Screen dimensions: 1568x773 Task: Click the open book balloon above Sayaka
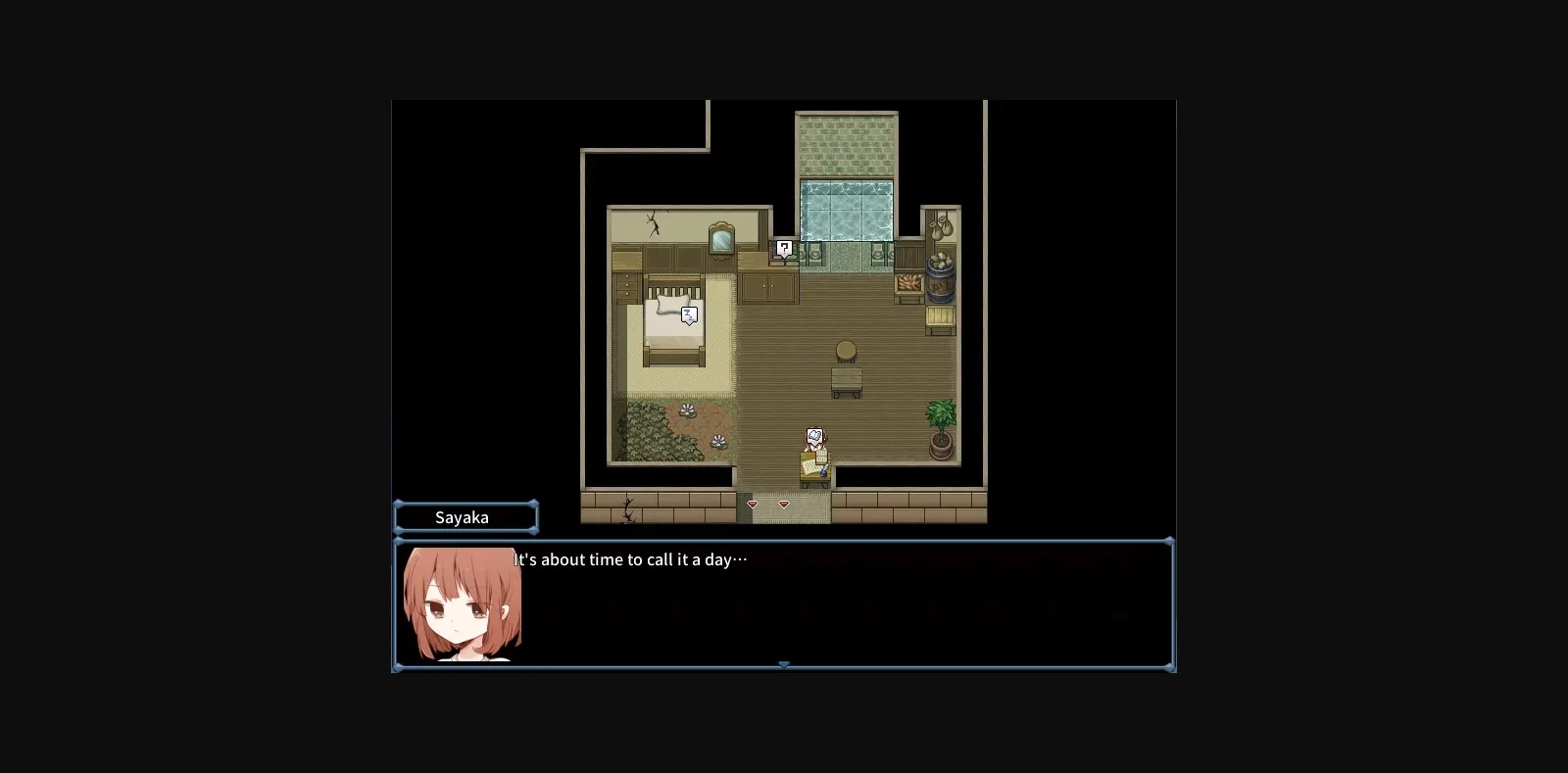tap(814, 434)
